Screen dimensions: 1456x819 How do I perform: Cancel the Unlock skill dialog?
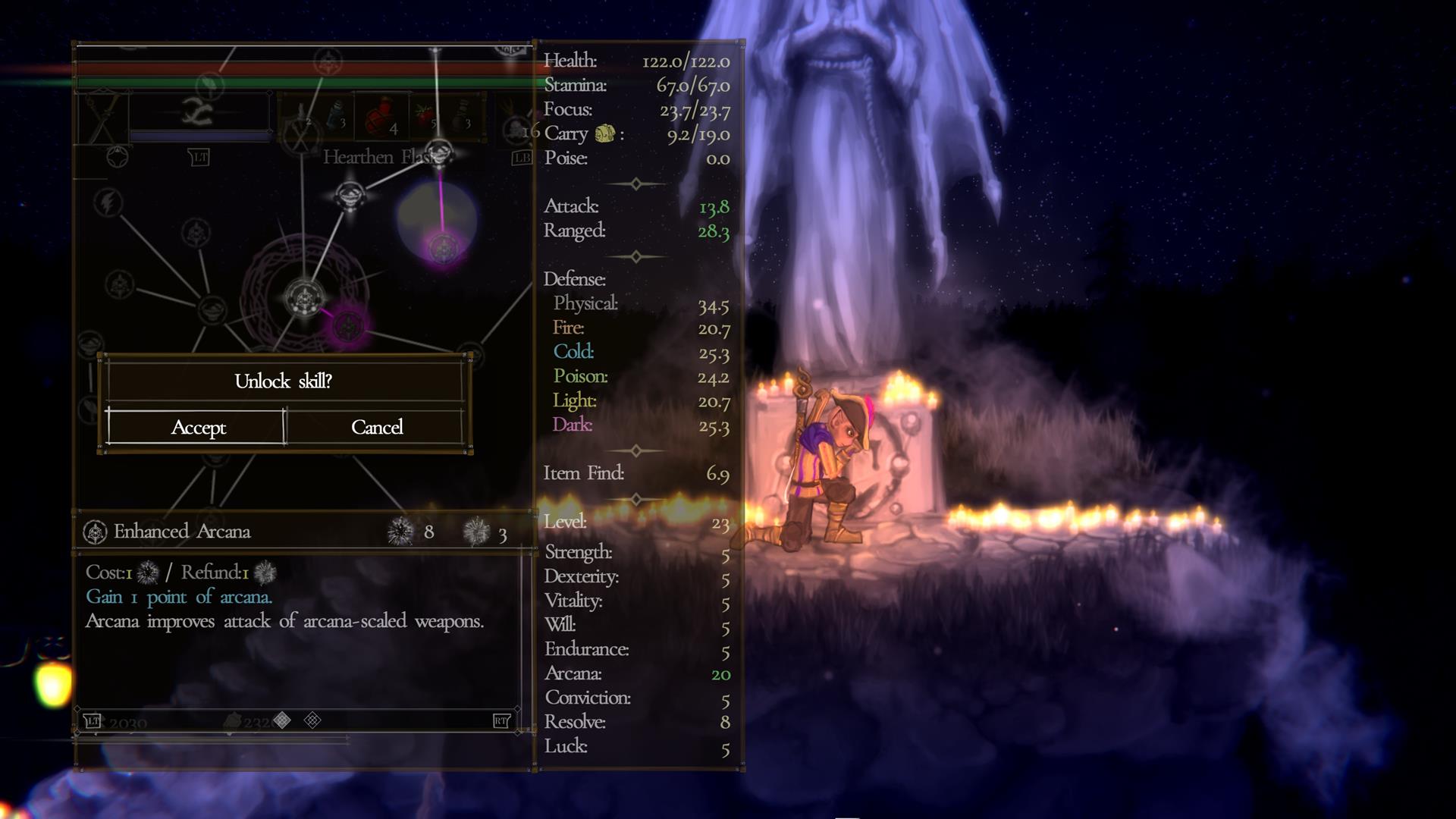(377, 428)
